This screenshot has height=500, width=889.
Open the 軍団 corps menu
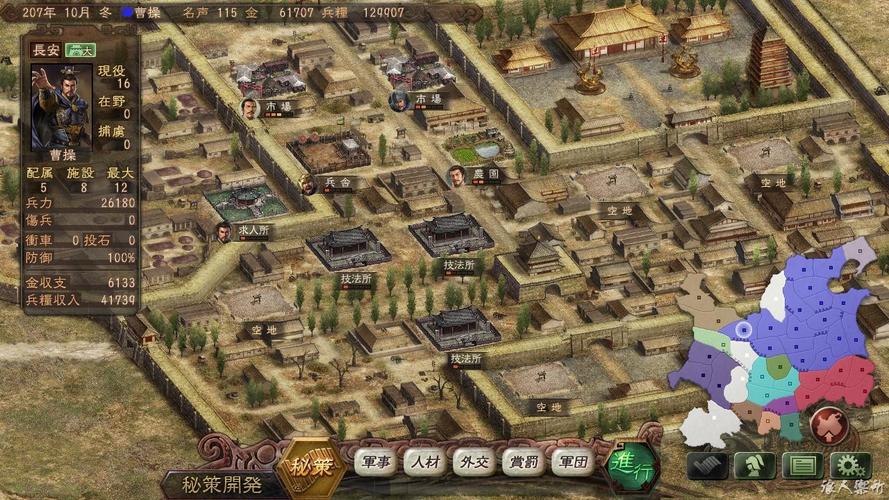[573, 462]
